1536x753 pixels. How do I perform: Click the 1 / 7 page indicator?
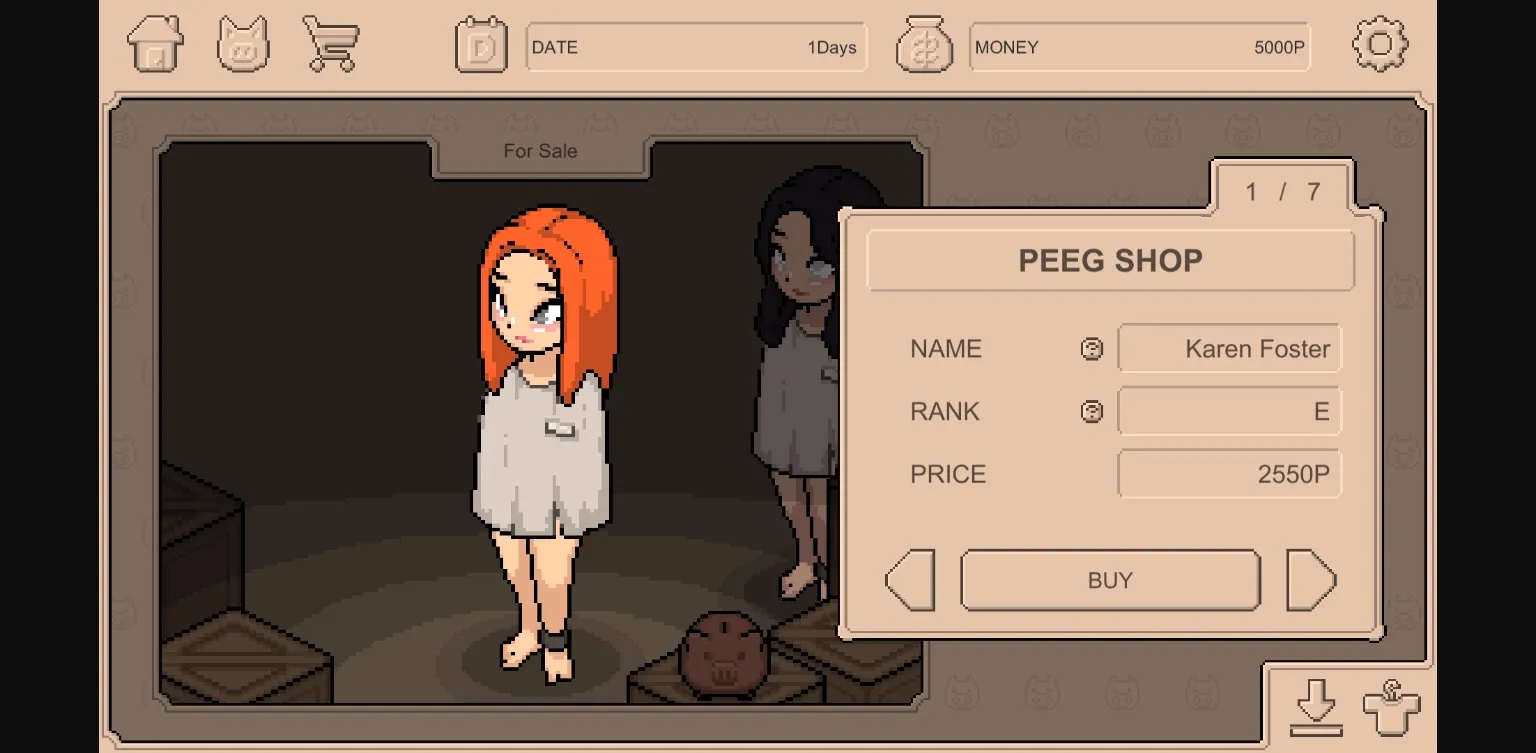coord(1281,192)
